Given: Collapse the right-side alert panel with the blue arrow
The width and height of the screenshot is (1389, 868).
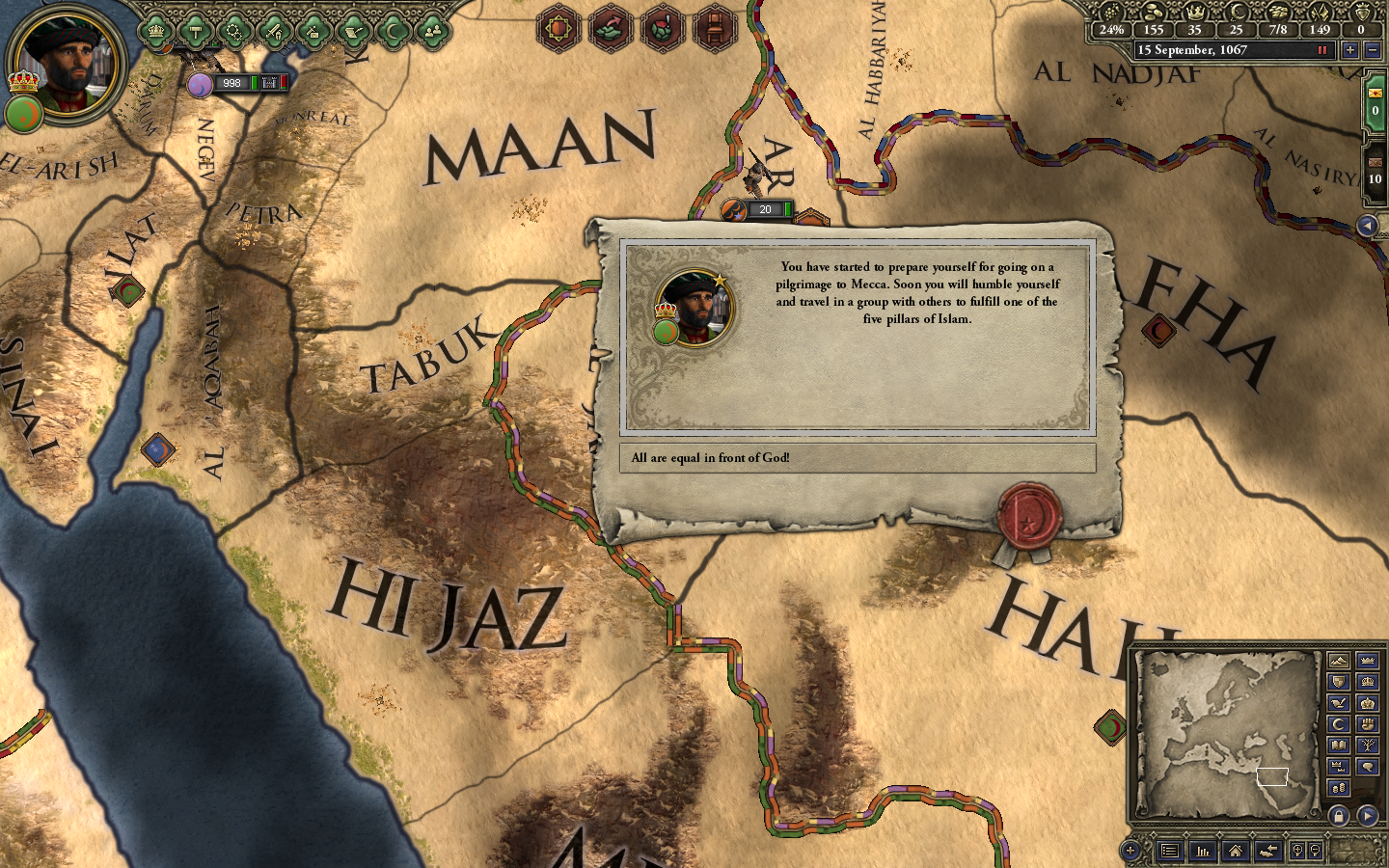Looking at the screenshot, I should click(1371, 227).
